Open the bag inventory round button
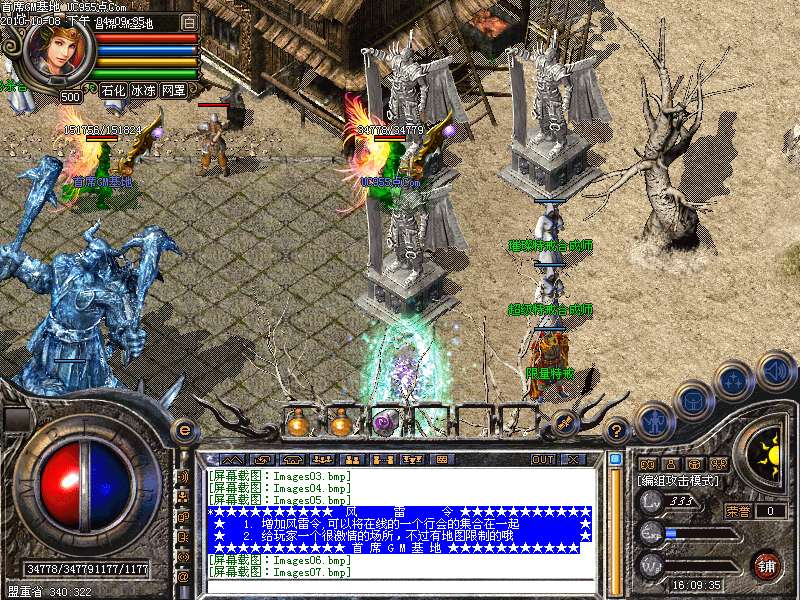800x600 pixels. (x=692, y=400)
